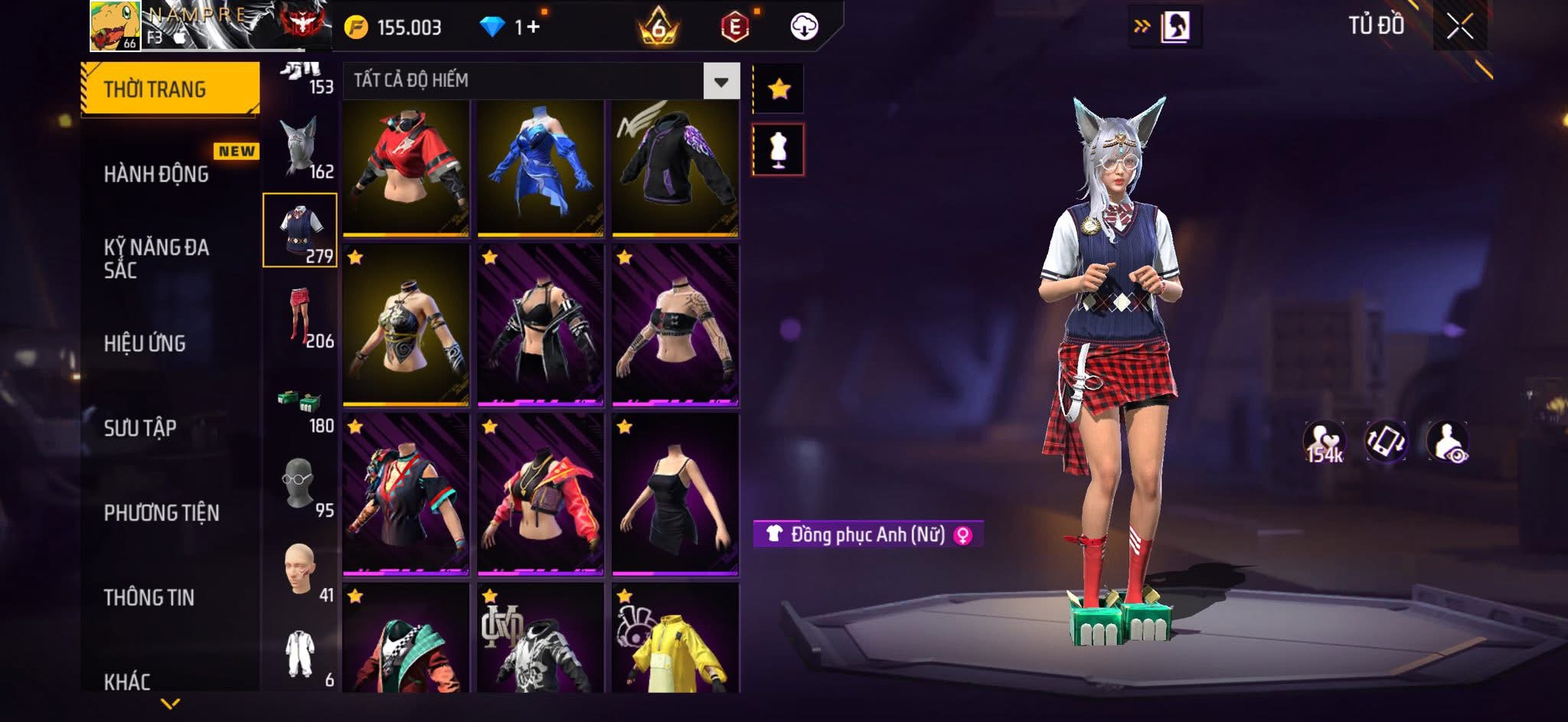Viewport: 1568px width, 722px height.
Task: Open the Hành Động tab
Action: tap(157, 175)
